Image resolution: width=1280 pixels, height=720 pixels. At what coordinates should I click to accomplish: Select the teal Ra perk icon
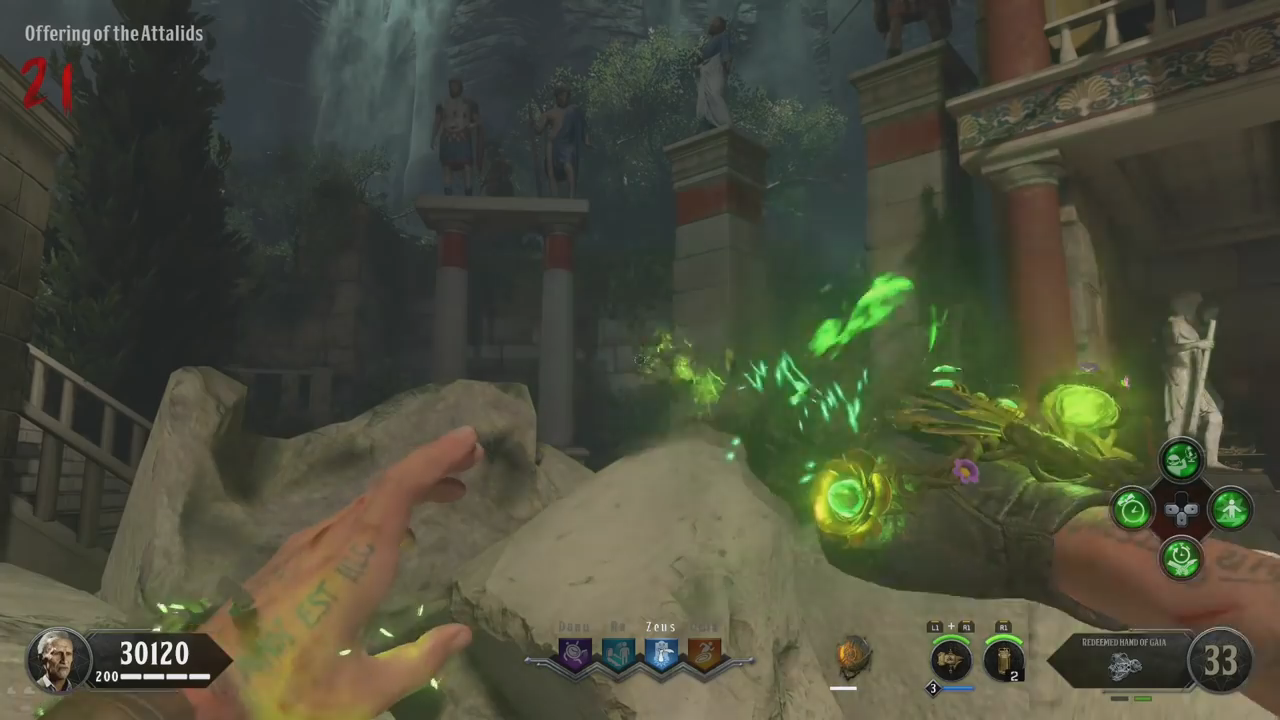coord(618,654)
